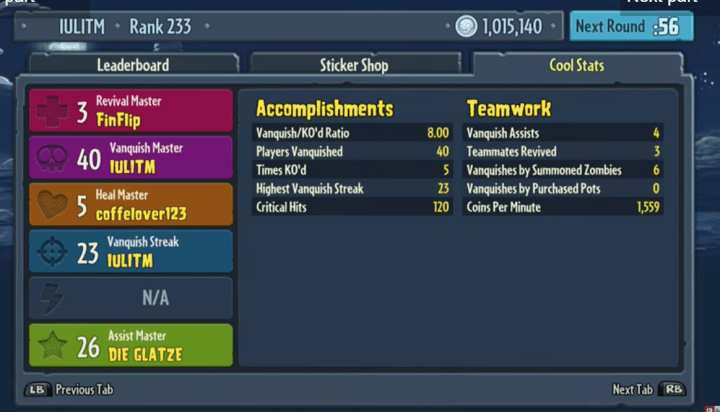The width and height of the screenshot is (720, 412).
Task: Click the empty N/A award card
Action: pyautogui.click(x=131, y=298)
